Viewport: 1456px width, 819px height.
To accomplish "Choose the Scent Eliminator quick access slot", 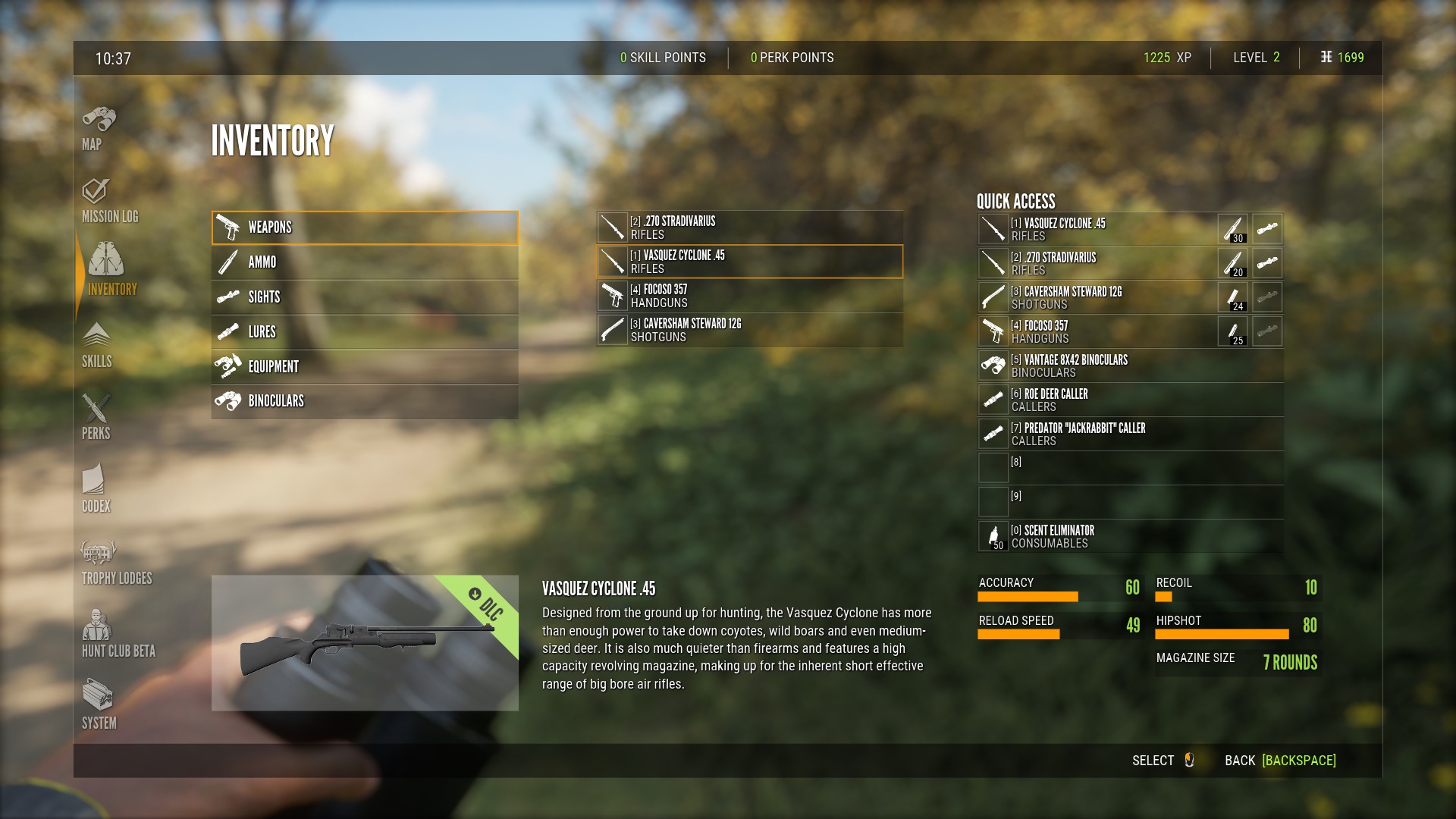I will tap(1130, 536).
